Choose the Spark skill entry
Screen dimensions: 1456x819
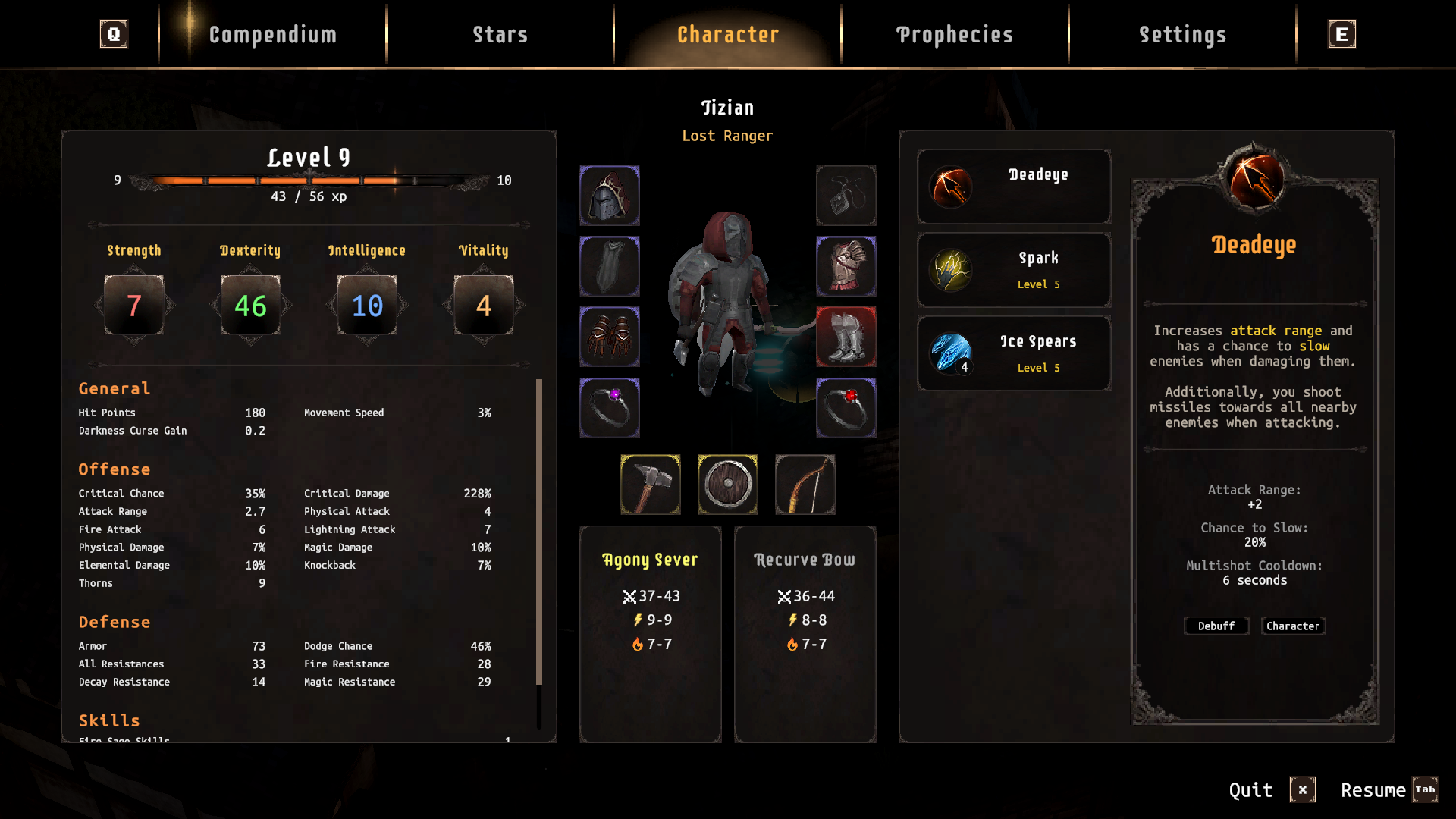[1014, 270]
